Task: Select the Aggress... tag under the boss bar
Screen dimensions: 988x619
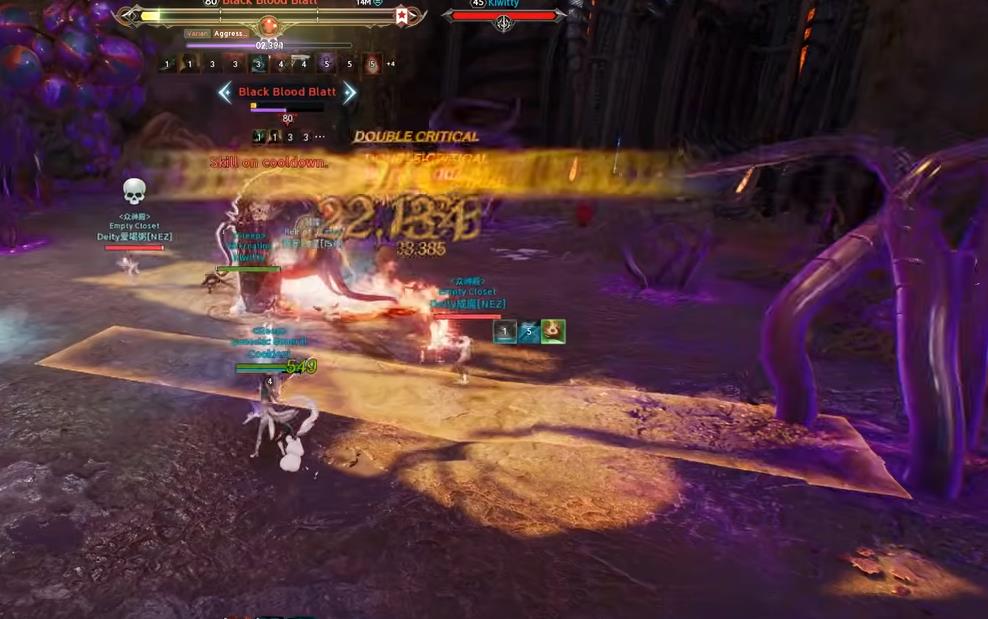Action: [230, 34]
